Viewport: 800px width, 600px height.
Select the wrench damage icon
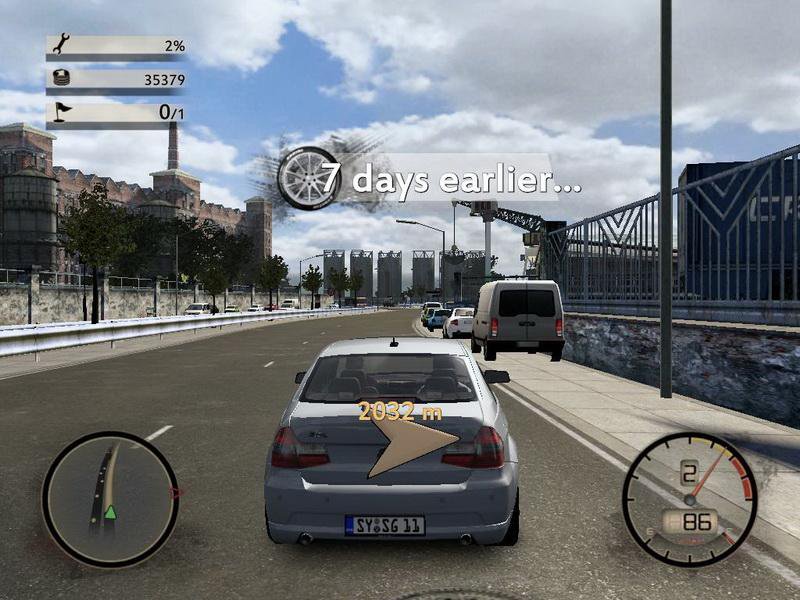click(59, 43)
